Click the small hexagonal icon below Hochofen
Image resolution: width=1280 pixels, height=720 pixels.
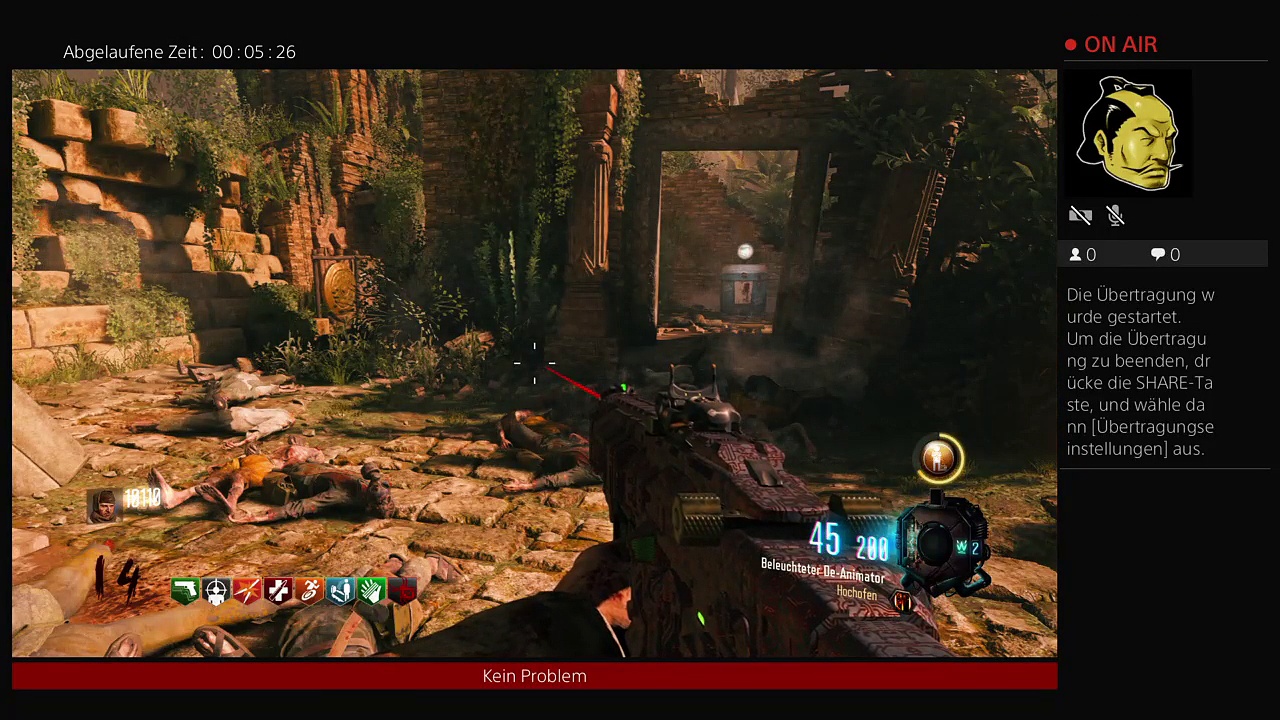click(903, 601)
